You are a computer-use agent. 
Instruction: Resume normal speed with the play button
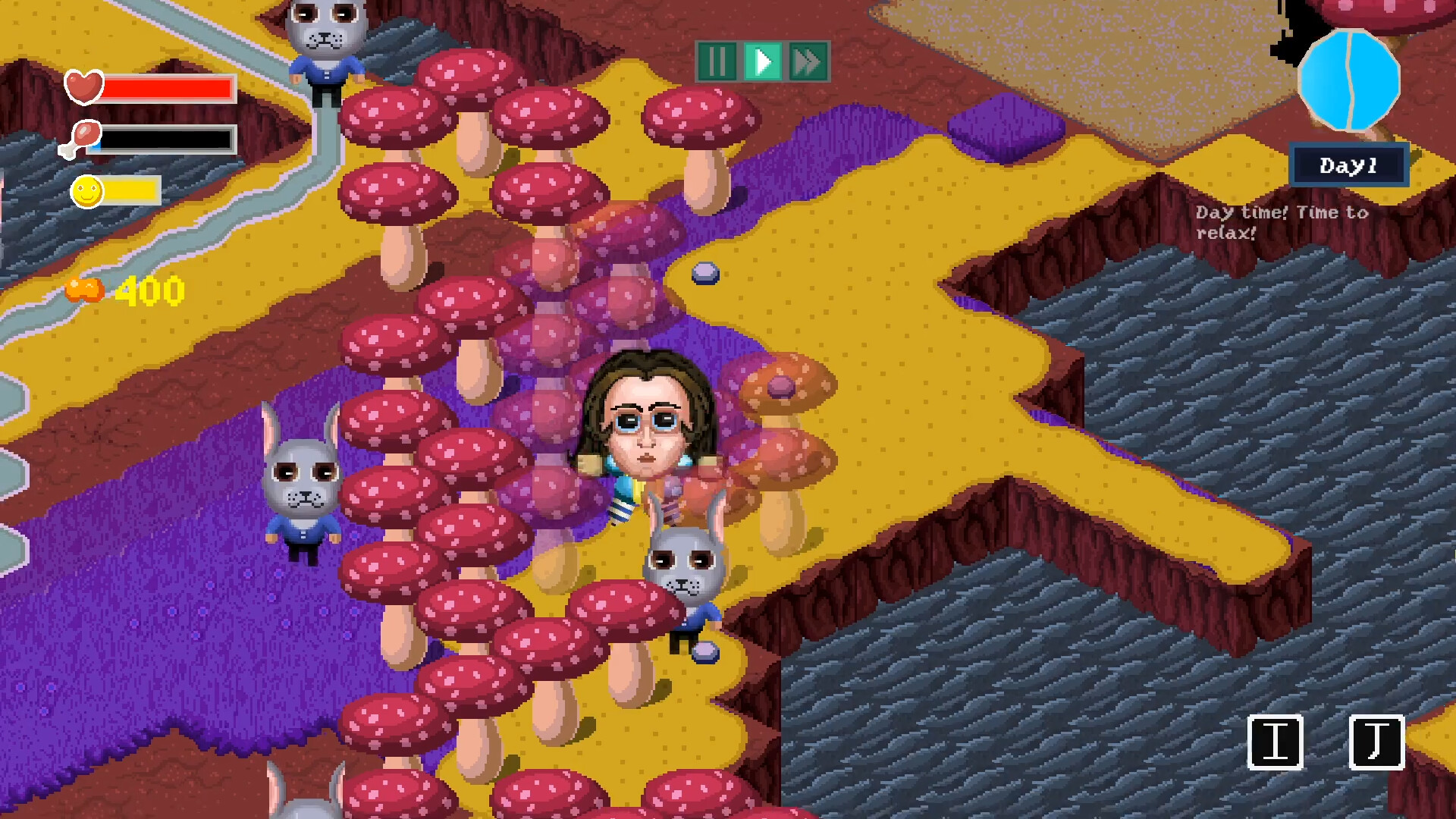coord(764,62)
